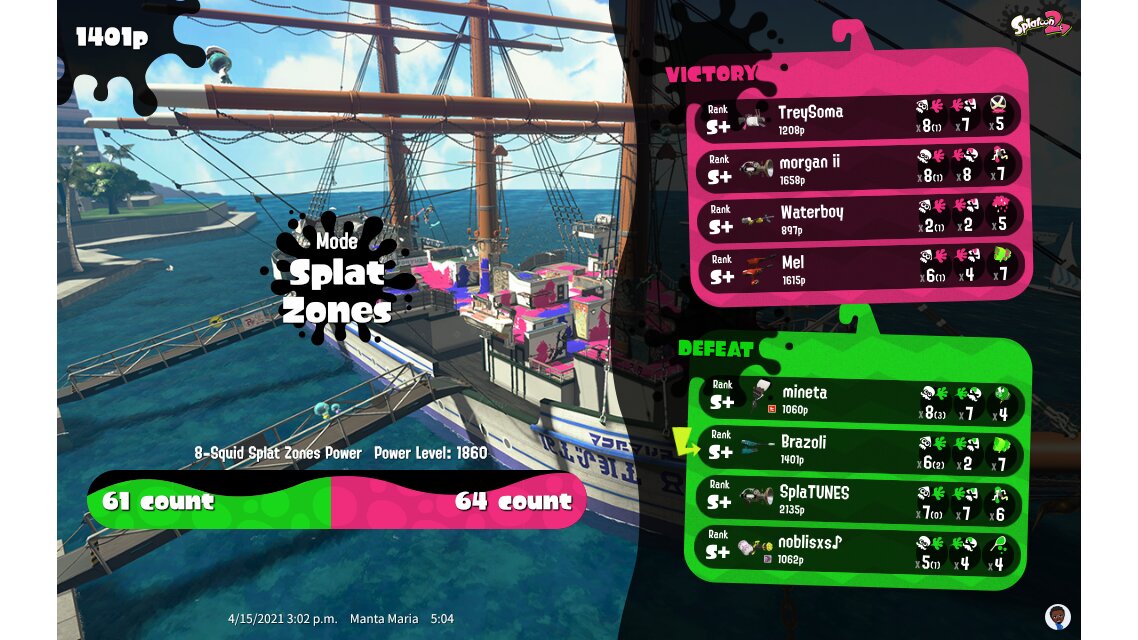Image resolution: width=1138 pixels, height=640 pixels.
Task: Open Waterboy's scoreboard entry
Action: pos(860,217)
